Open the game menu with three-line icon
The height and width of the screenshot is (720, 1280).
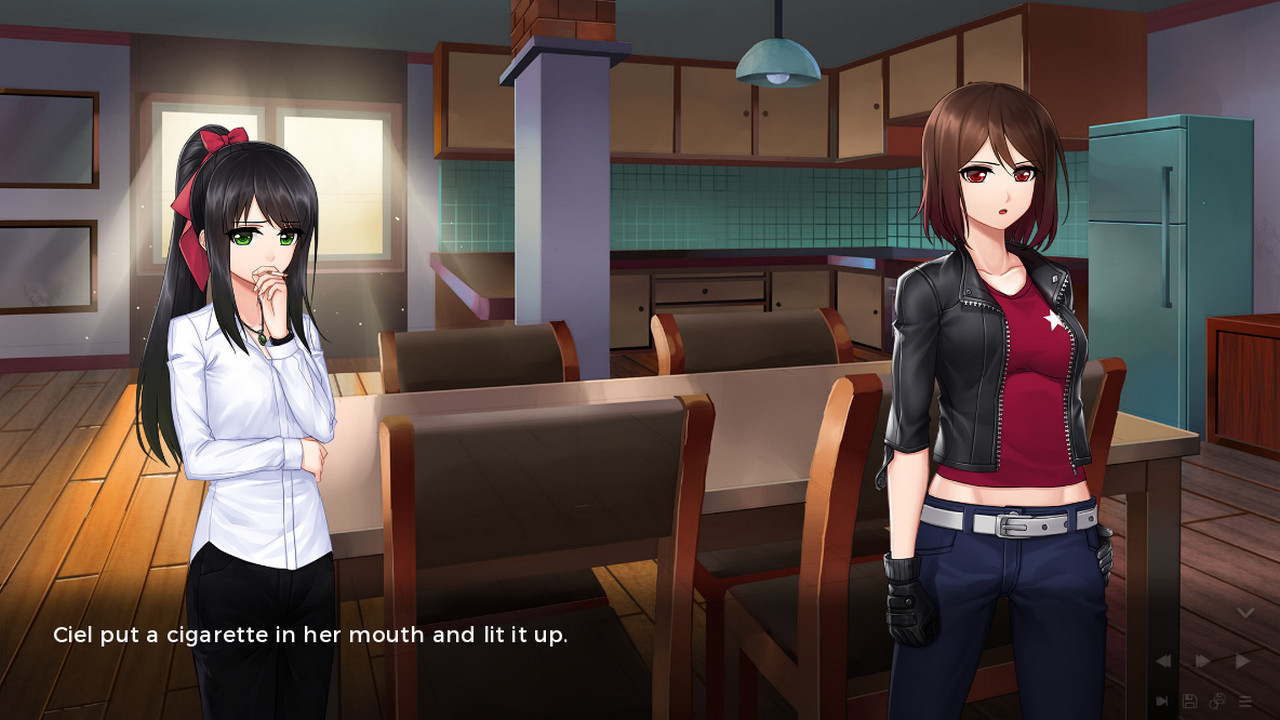(1245, 701)
